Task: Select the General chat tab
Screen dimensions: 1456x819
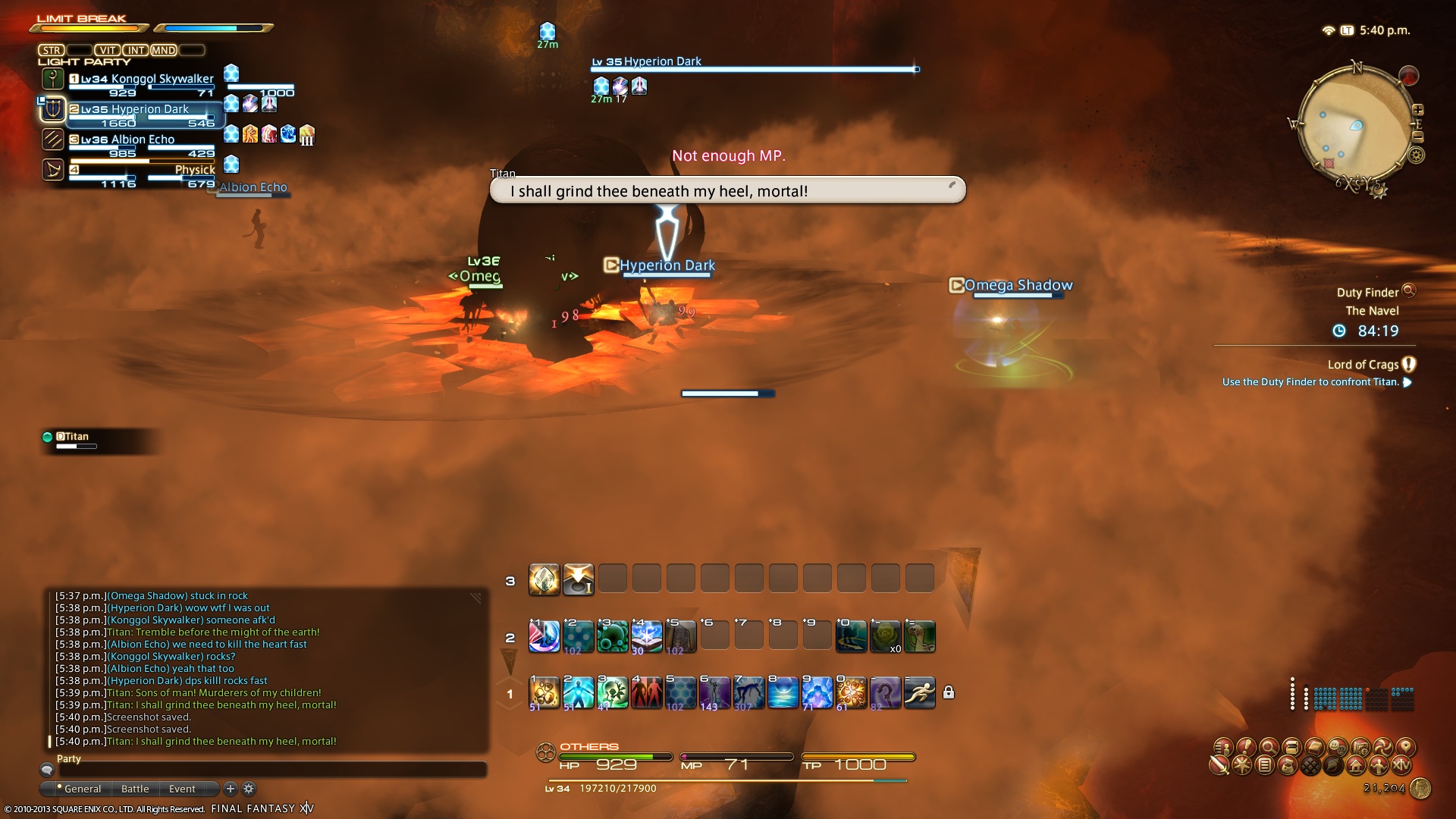Action: (x=82, y=789)
